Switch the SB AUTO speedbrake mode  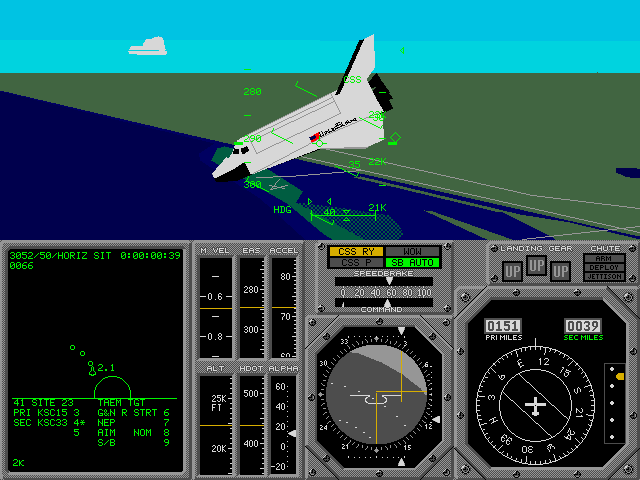pos(410,263)
